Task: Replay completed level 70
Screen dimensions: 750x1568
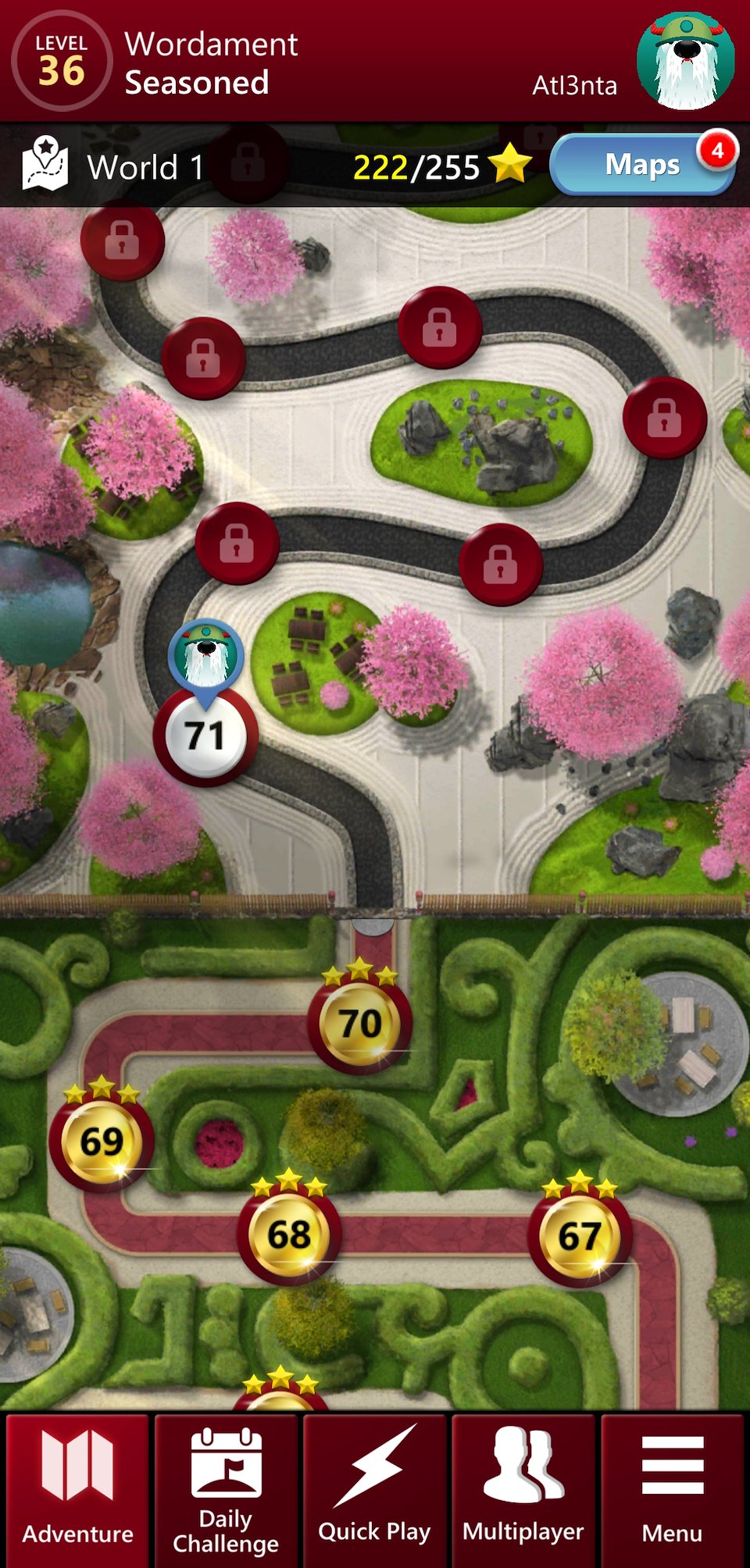Action: tap(359, 1024)
